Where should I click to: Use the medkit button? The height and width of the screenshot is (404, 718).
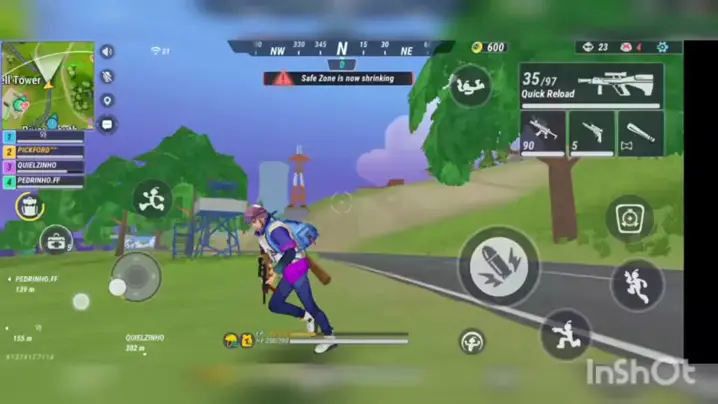pyautogui.click(x=56, y=240)
